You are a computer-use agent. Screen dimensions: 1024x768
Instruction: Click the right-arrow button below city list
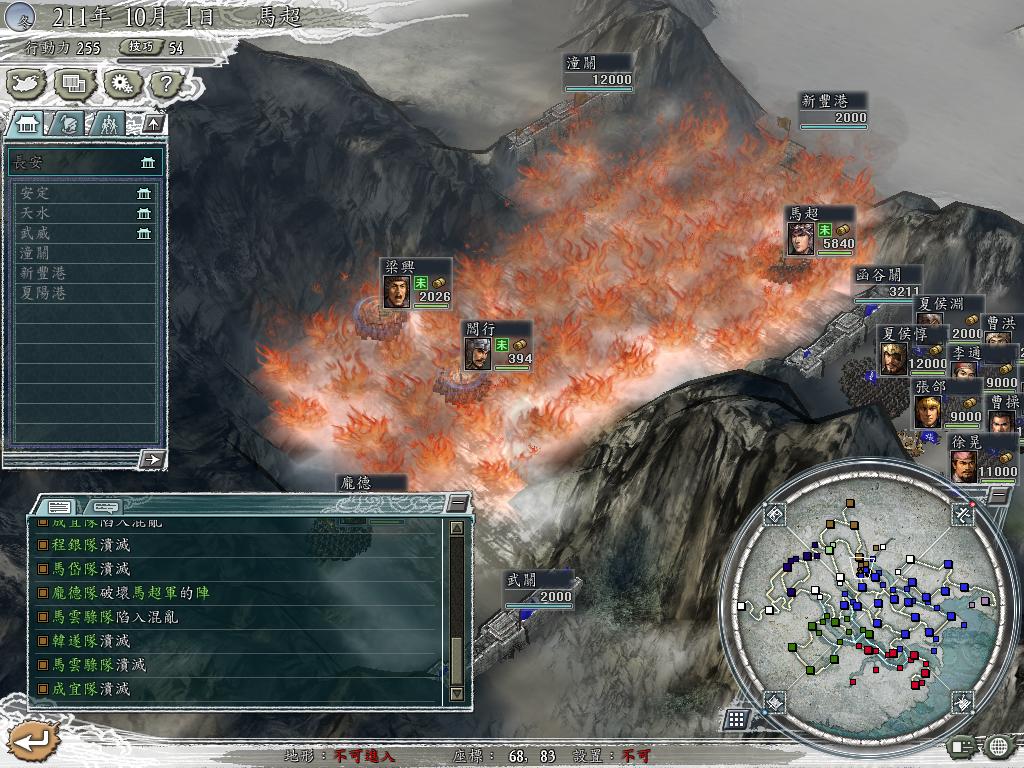pyautogui.click(x=152, y=459)
